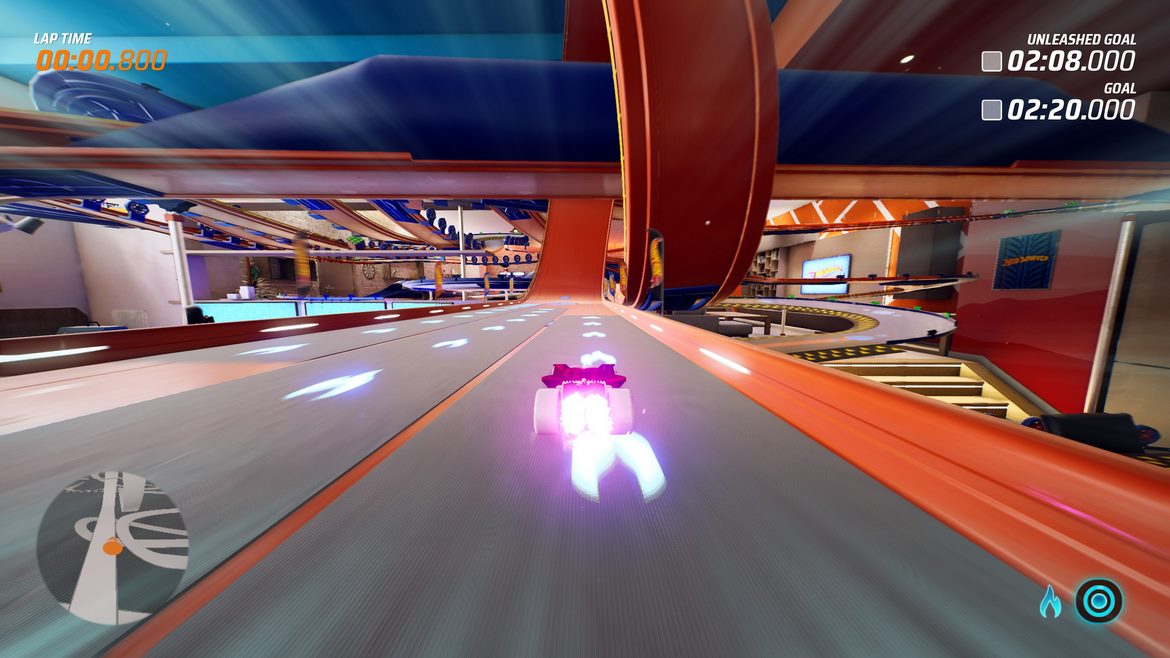Select the circular boost gauge ring
1170x658 pixels.
[1098, 601]
